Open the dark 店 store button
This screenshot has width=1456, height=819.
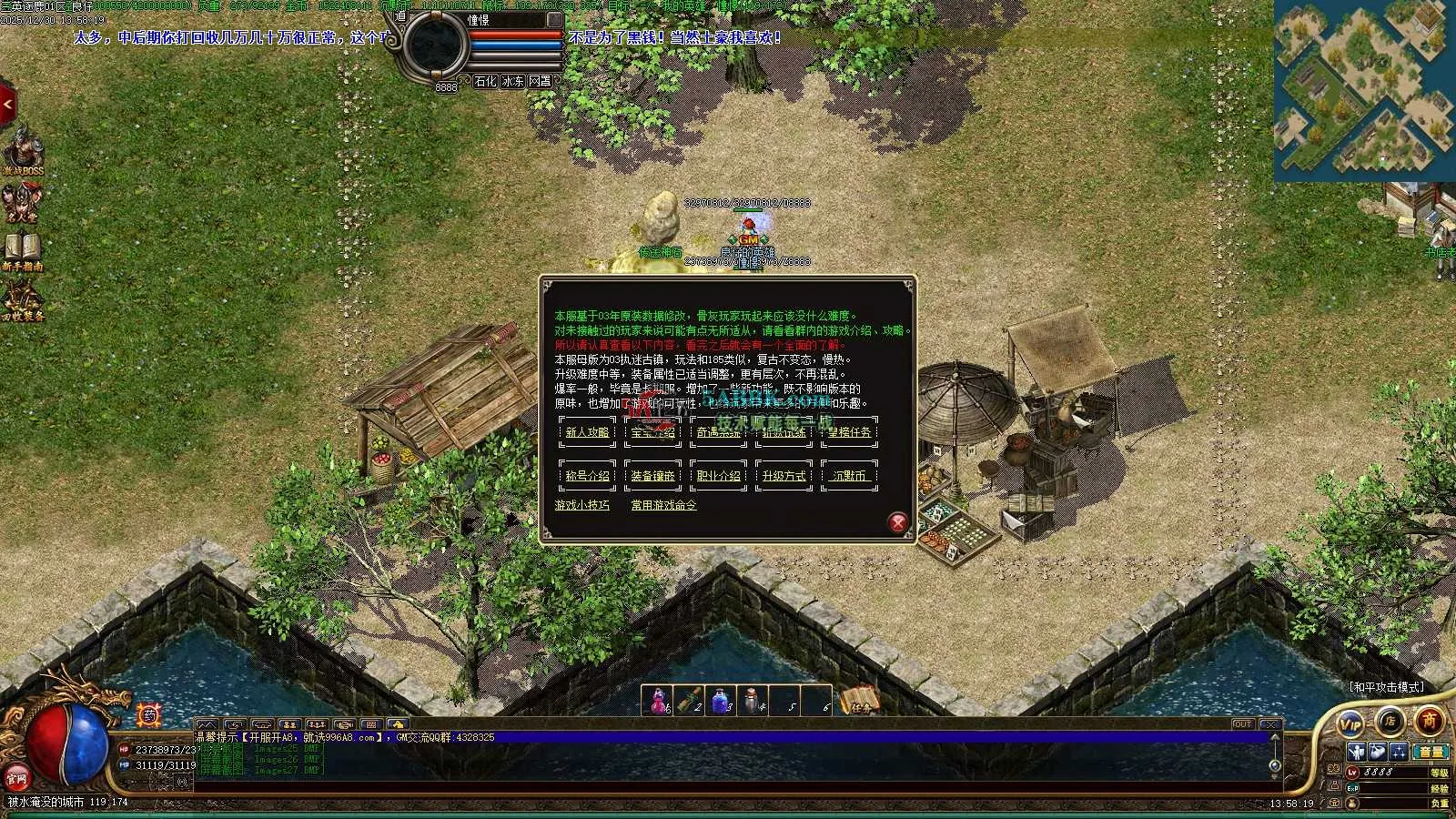1390,722
